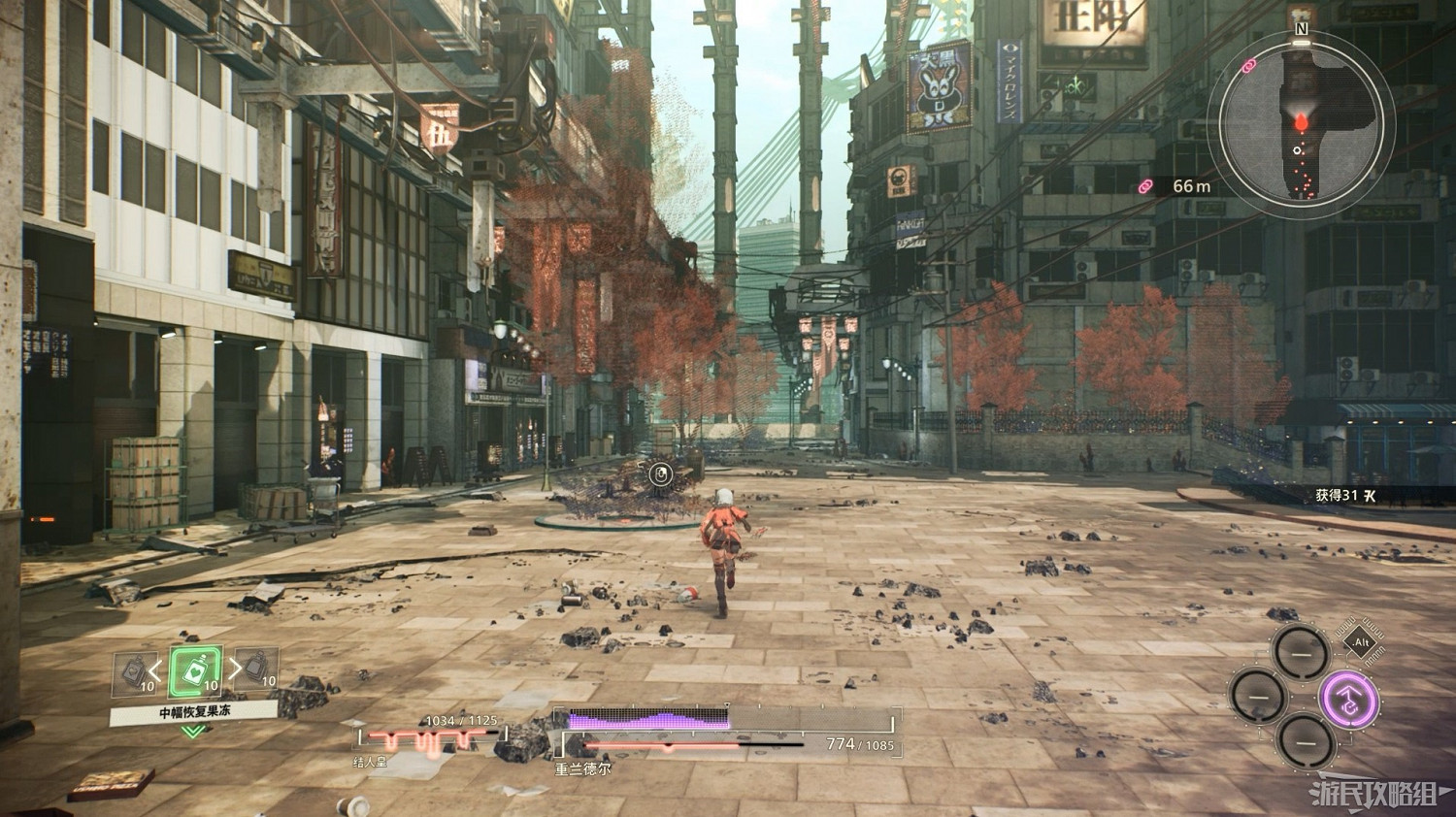Viewport: 1456px width, 817px height.
Task: Click the left arrow to cycle items back
Action: pos(155,669)
